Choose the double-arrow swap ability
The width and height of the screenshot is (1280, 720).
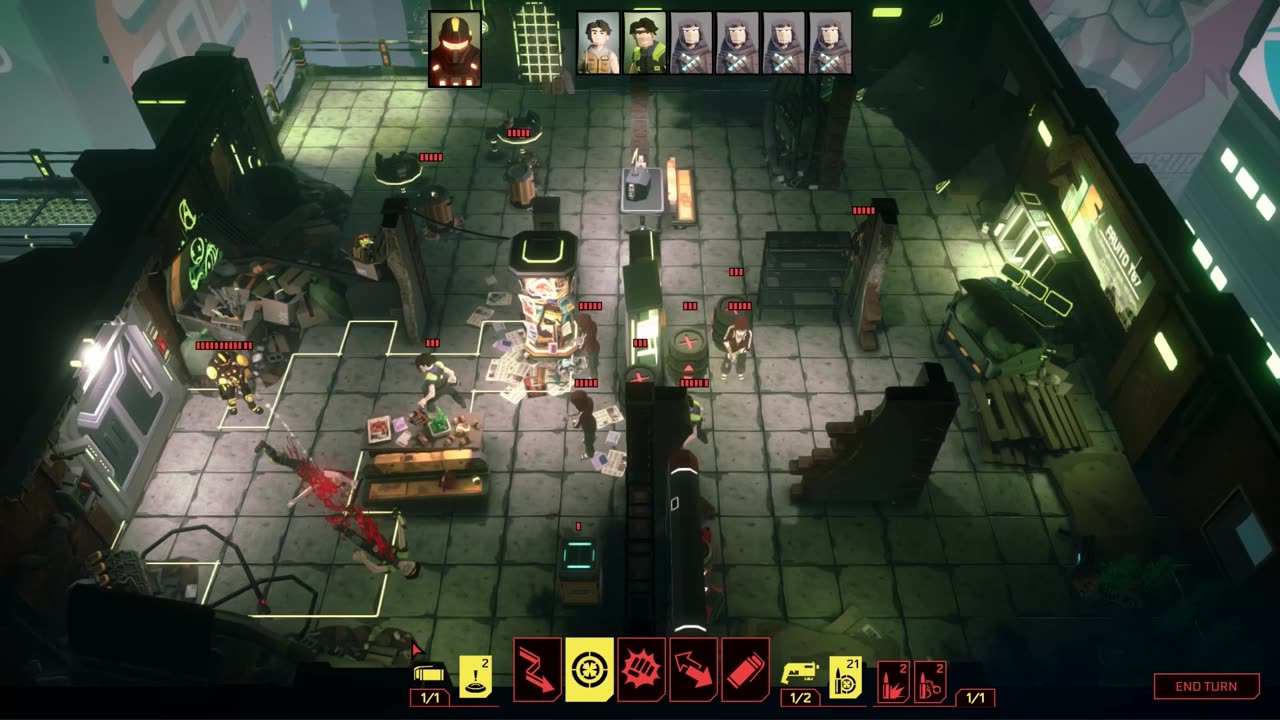tap(693, 669)
